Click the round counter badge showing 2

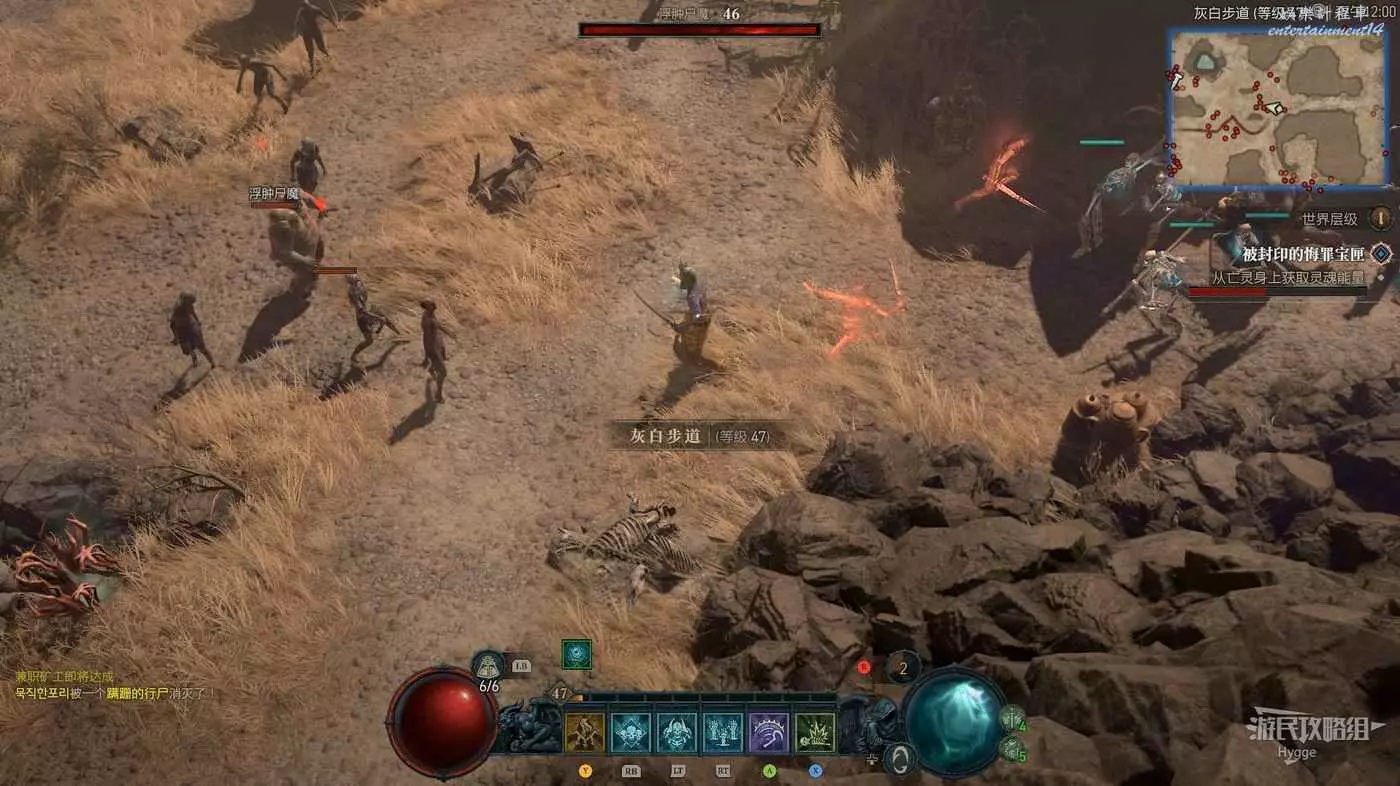904,668
